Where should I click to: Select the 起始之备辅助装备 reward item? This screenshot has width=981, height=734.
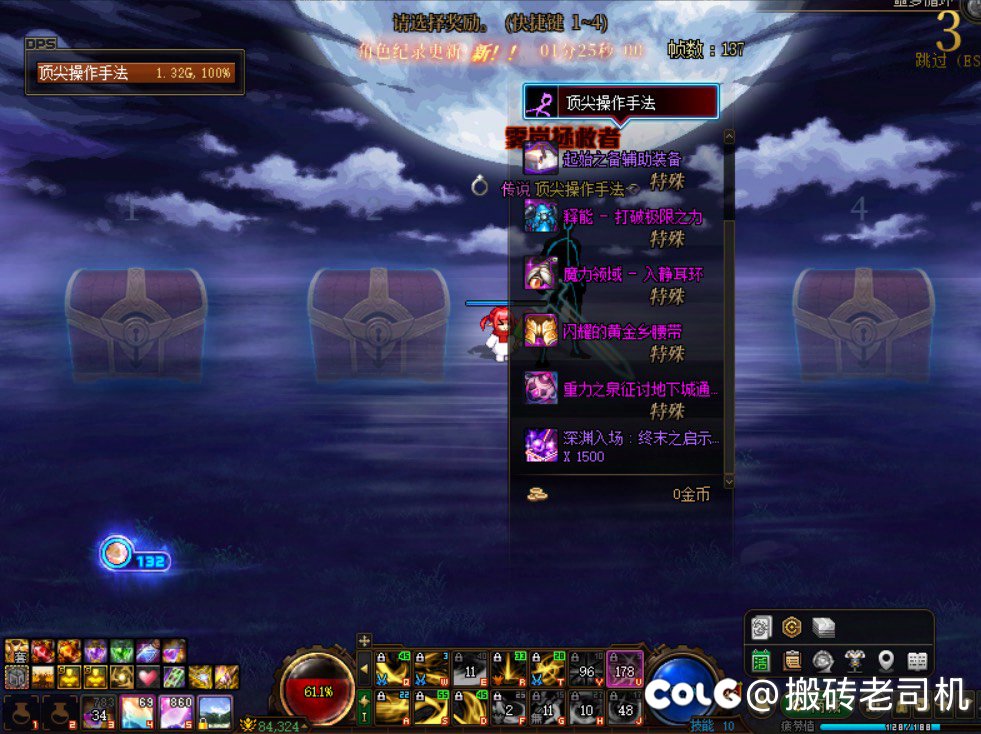coord(621,159)
